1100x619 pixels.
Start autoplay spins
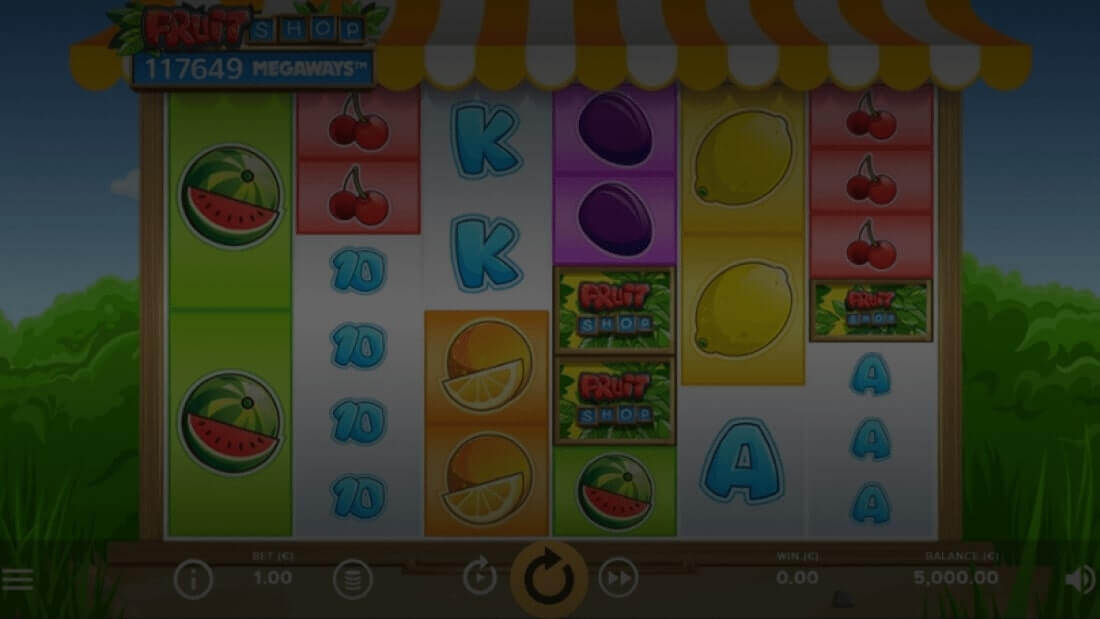(x=480, y=577)
